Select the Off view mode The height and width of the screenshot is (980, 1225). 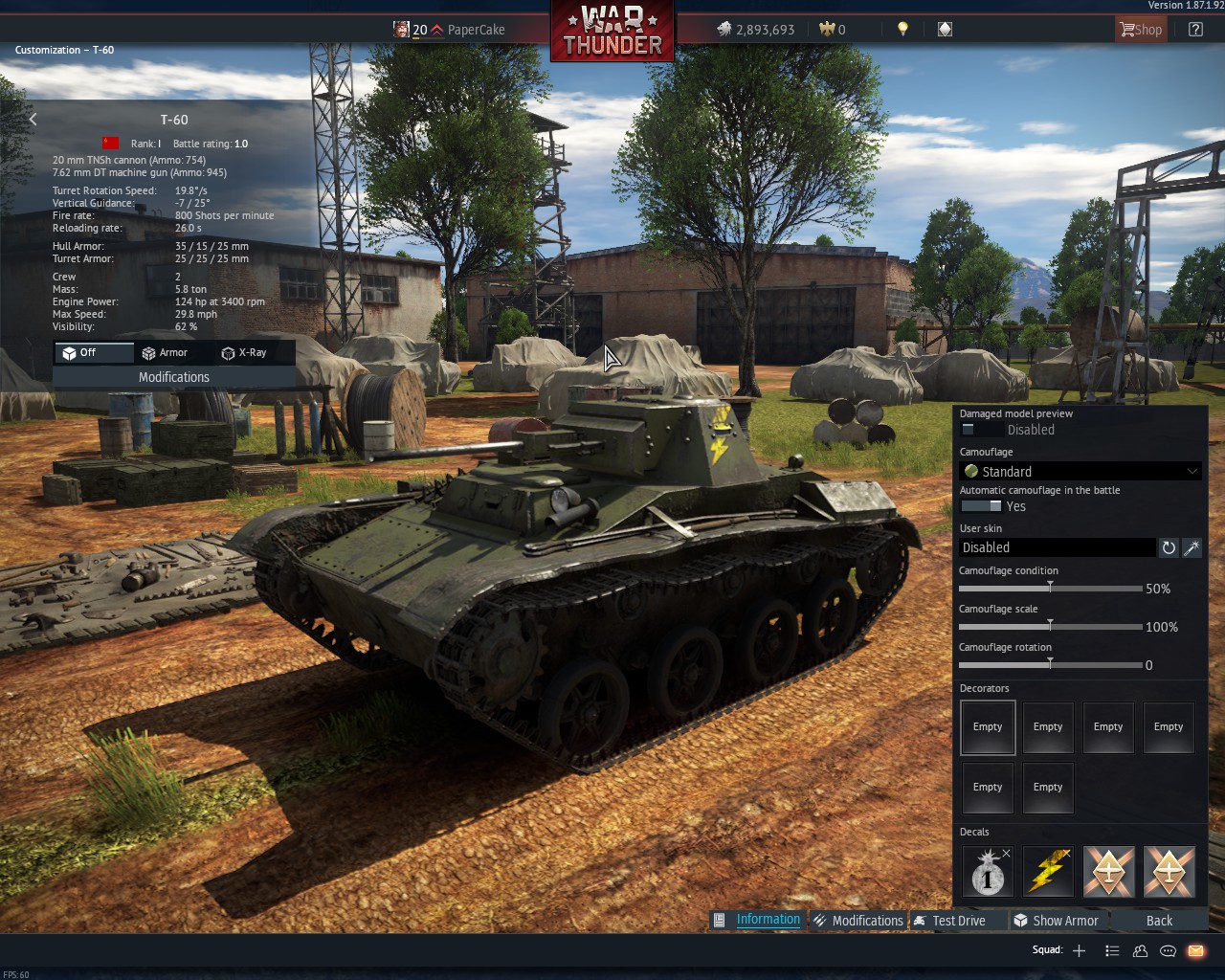pyautogui.click(x=80, y=353)
